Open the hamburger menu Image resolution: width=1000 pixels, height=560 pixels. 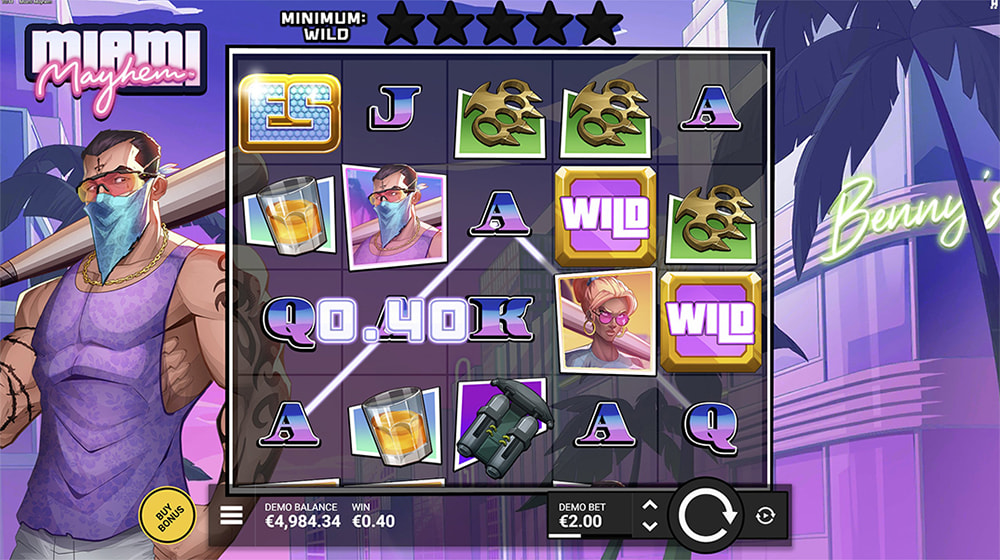click(x=232, y=515)
